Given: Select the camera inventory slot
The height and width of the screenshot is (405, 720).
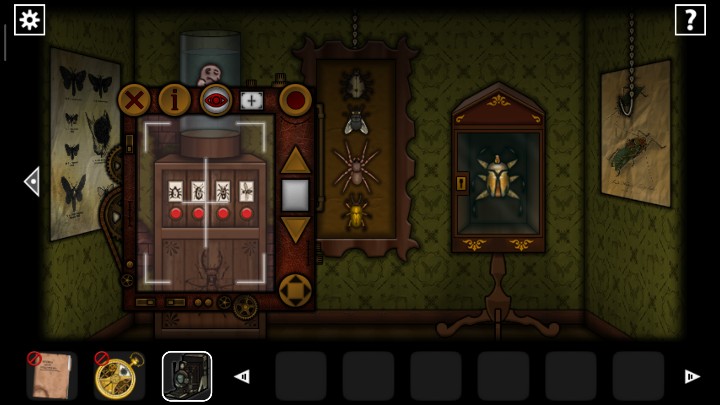Looking at the screenshot, I should tap(187, 376).
